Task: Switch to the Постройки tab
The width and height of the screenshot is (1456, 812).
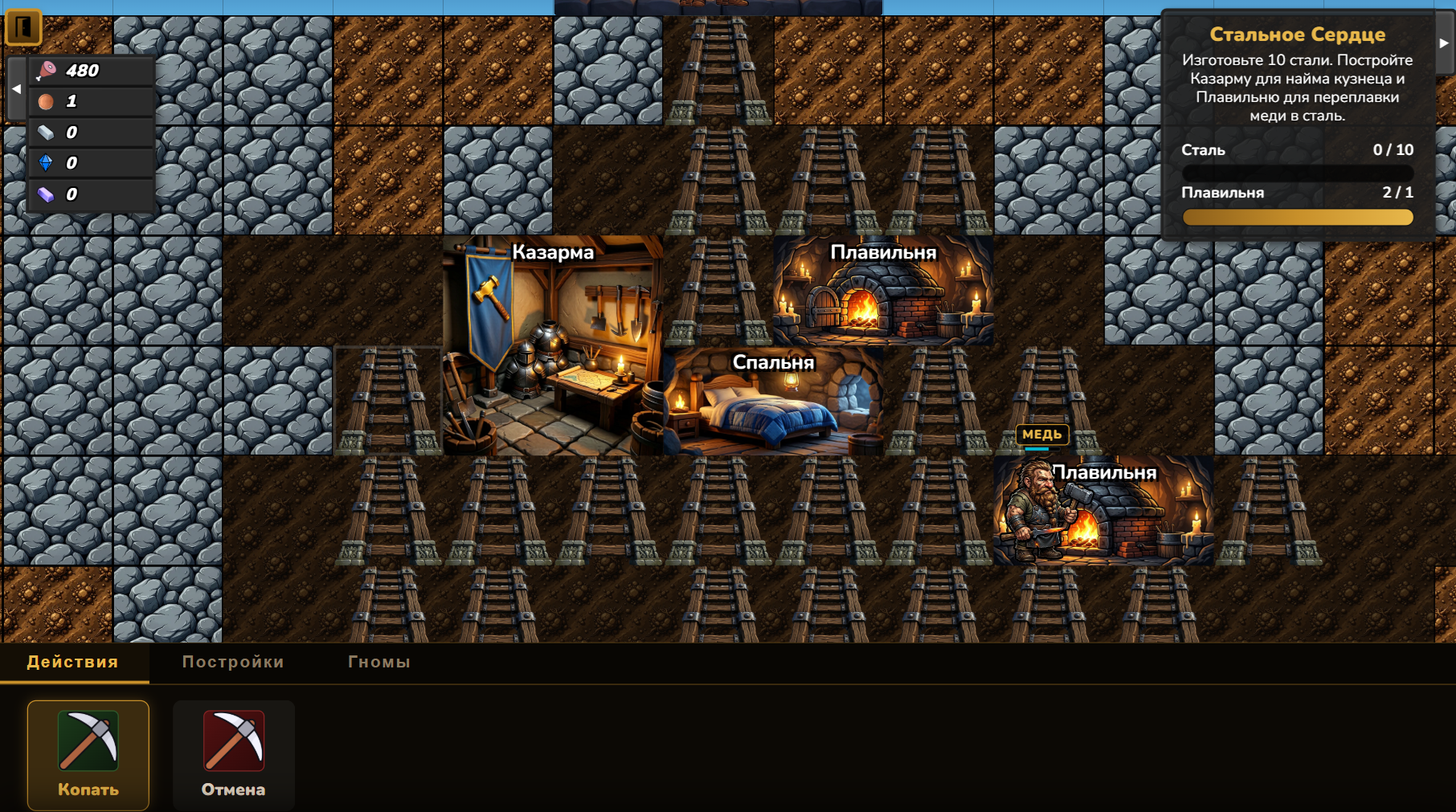Action: tap(233, 662)
